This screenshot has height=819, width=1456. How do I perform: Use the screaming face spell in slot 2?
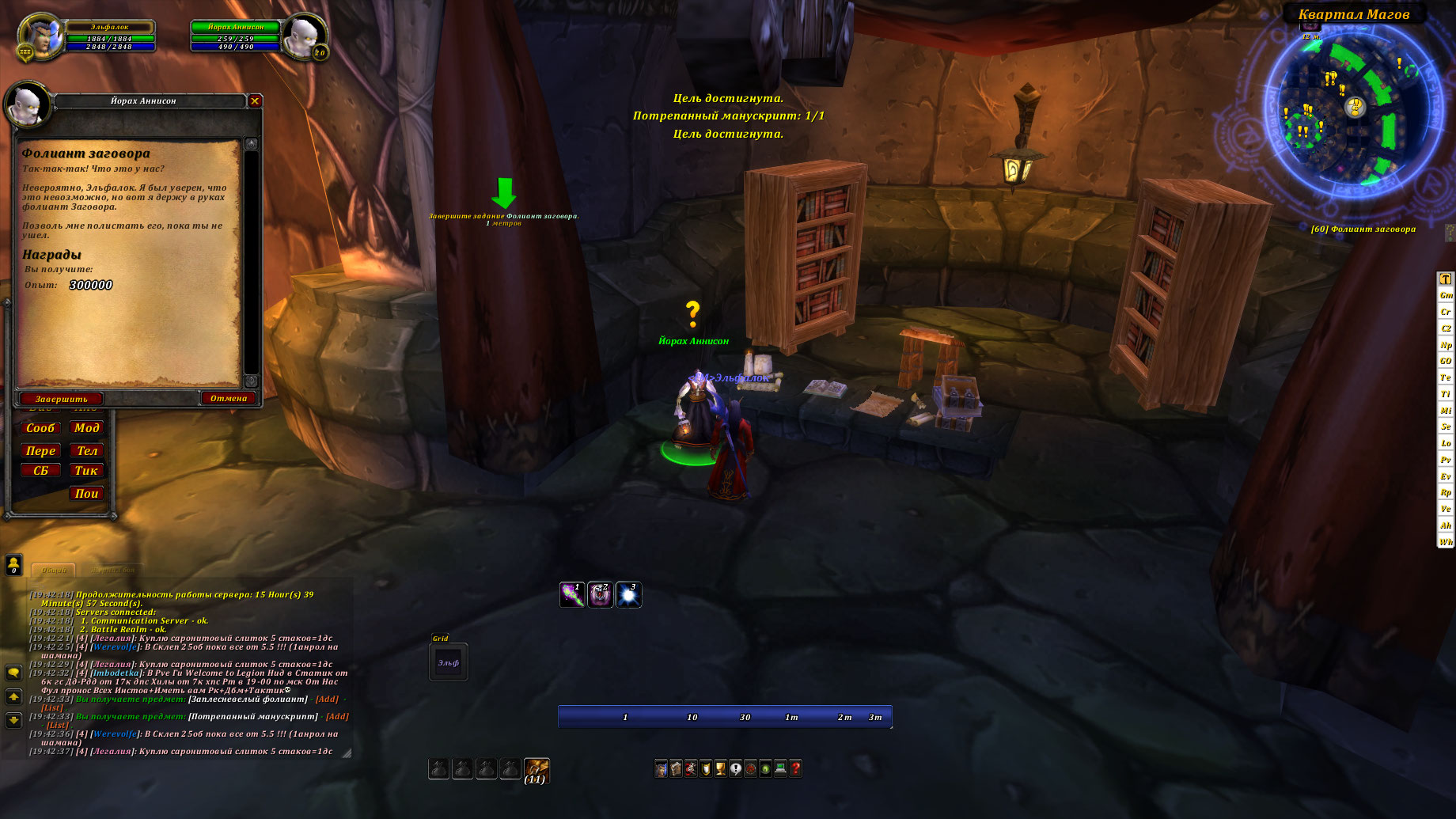600,594
